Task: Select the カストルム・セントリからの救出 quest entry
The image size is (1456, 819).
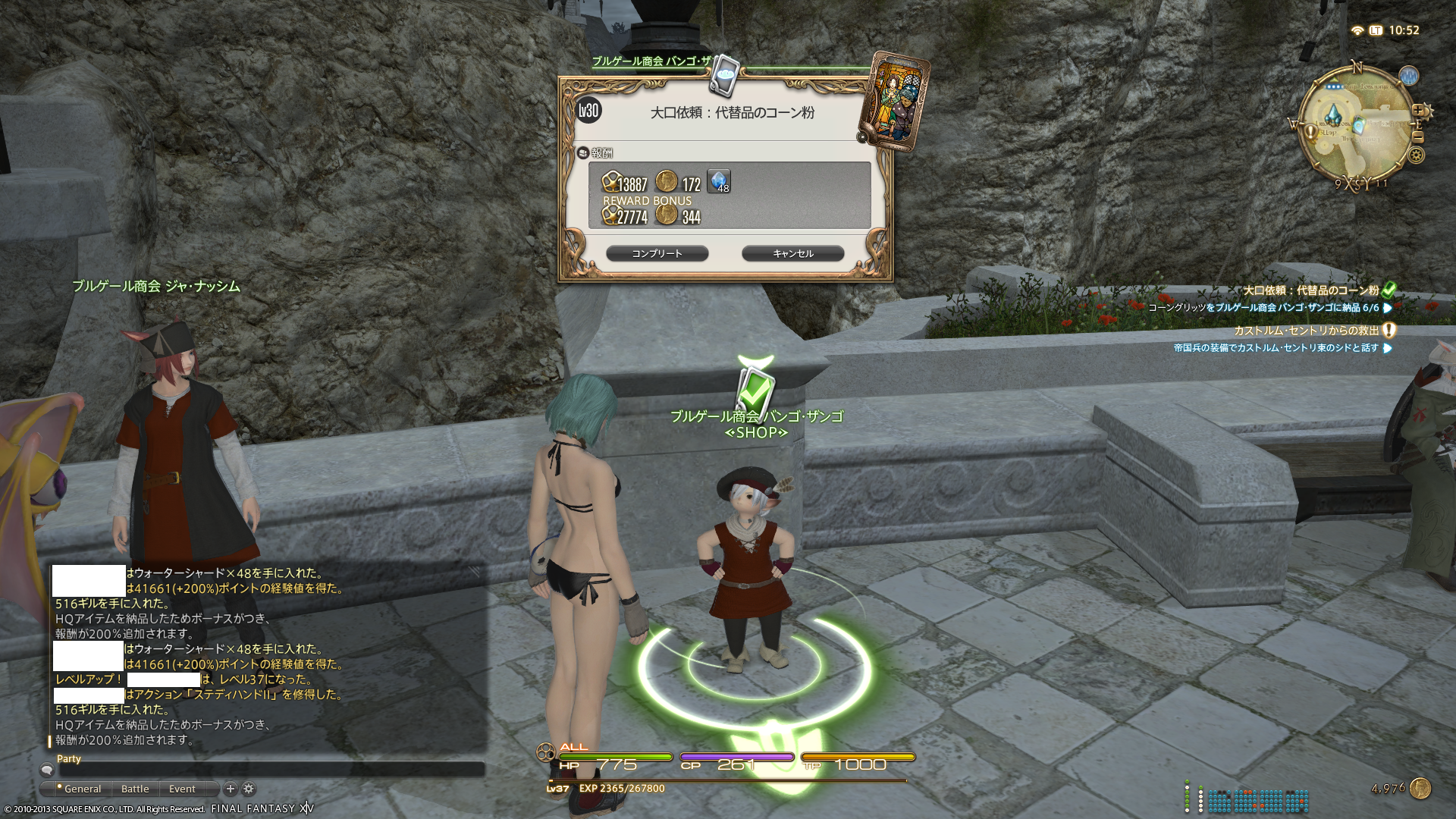Action: 1306,331
